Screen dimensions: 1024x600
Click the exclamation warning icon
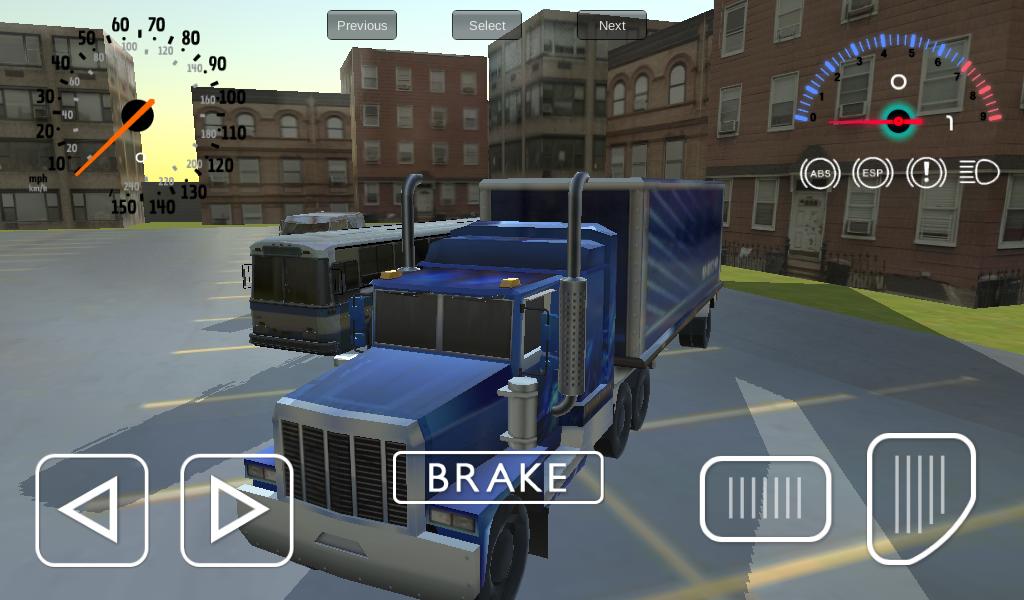click(x=926, y=173)
